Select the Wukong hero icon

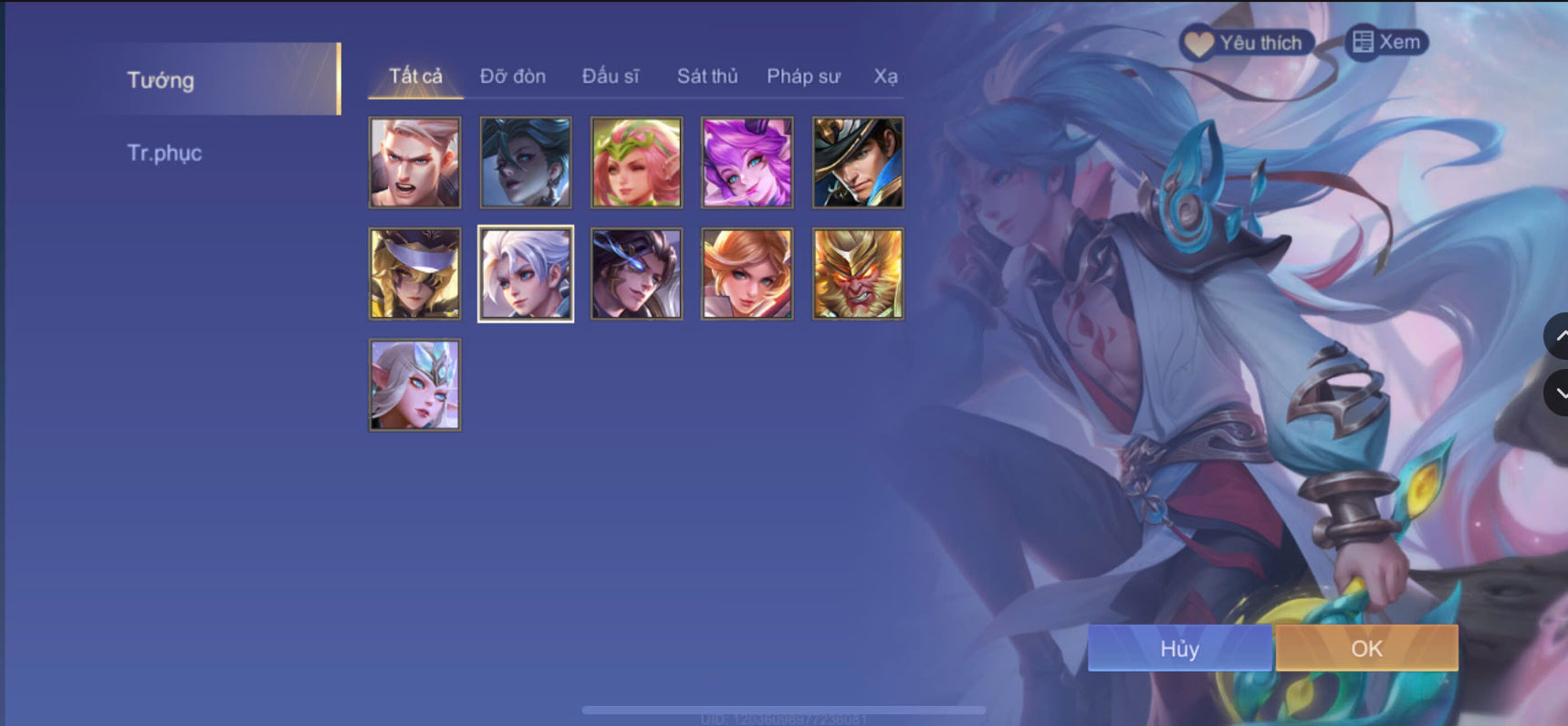[857, 273]
